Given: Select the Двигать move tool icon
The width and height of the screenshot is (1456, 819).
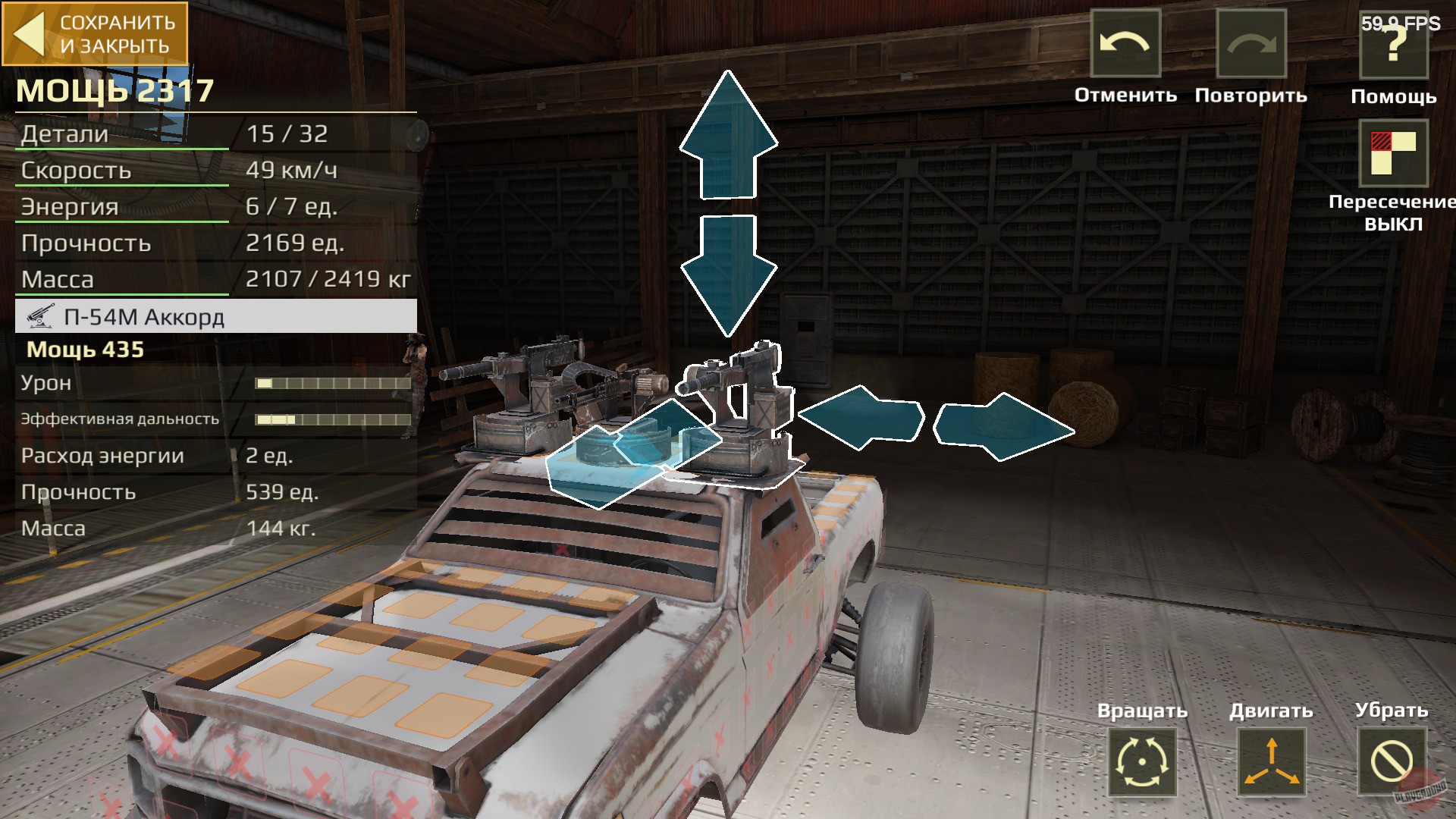Looking at the screenshot, I should tap(1271, 761).
